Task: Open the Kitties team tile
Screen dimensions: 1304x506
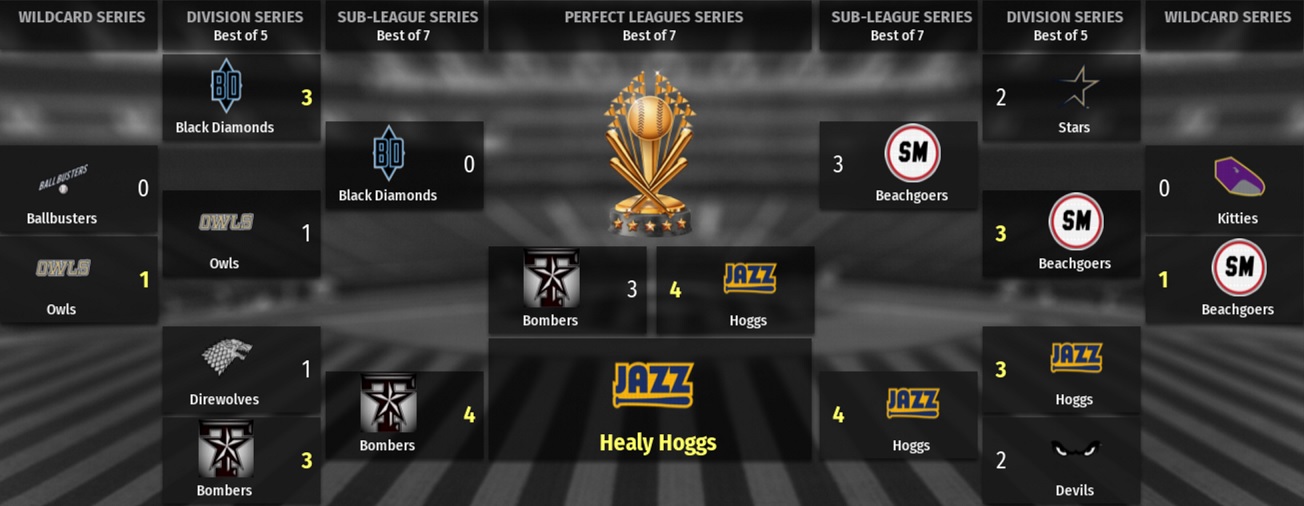Action: [x=1224, y=189]
